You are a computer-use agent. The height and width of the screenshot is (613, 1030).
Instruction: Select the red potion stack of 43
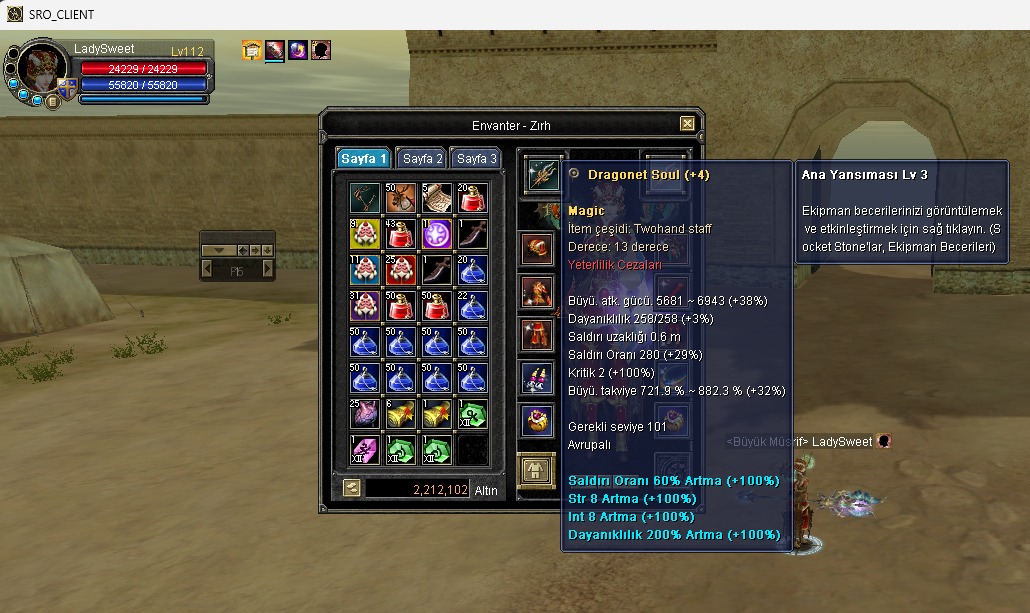click(400, 234)
